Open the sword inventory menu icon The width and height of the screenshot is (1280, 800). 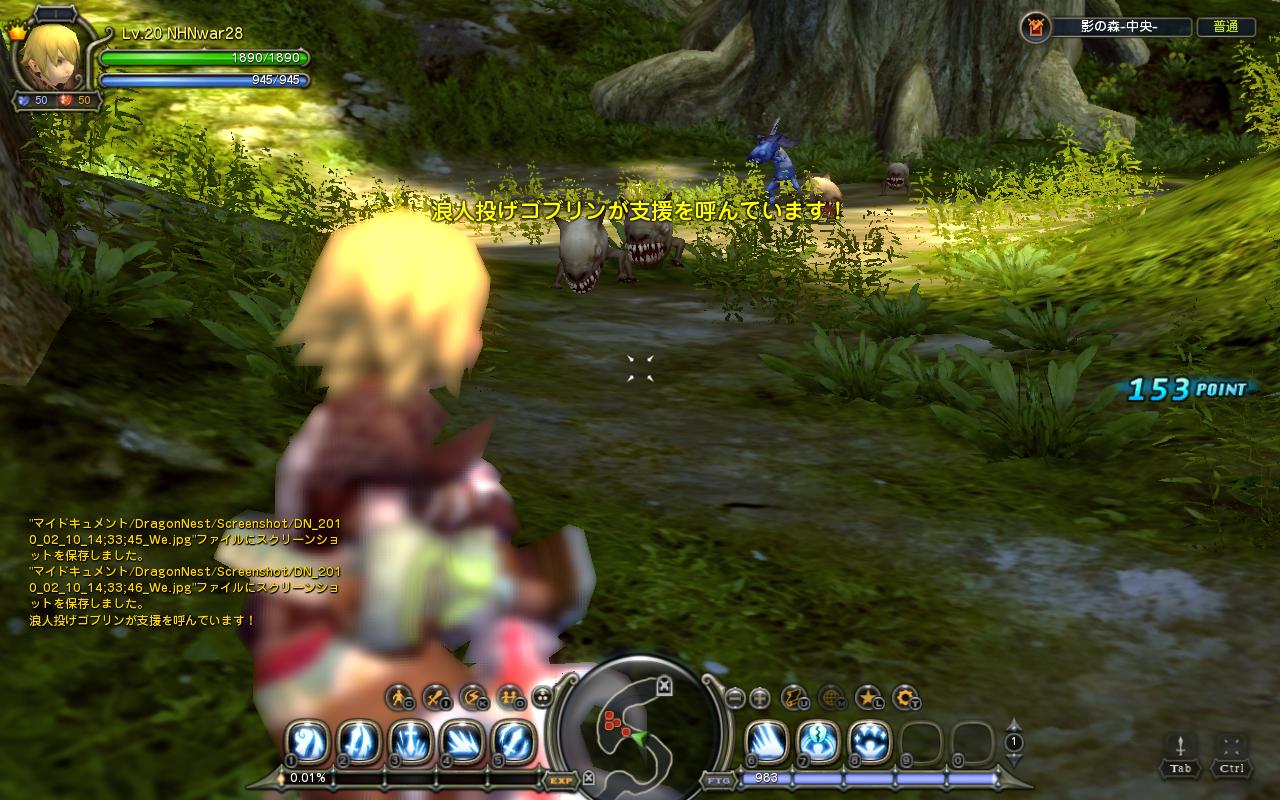(436, 697)
